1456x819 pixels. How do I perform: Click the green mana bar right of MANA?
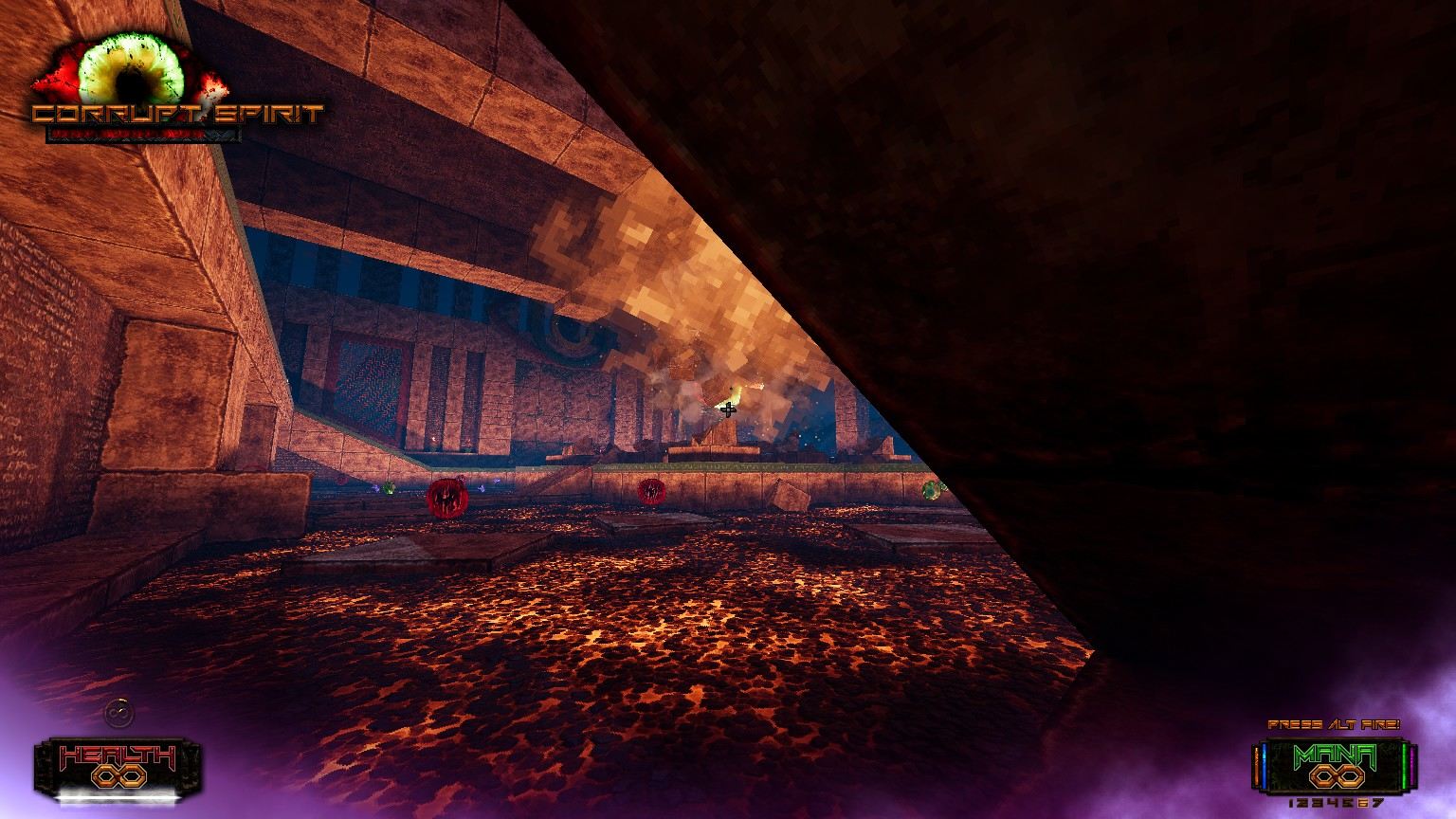[x=1404, y=764]
